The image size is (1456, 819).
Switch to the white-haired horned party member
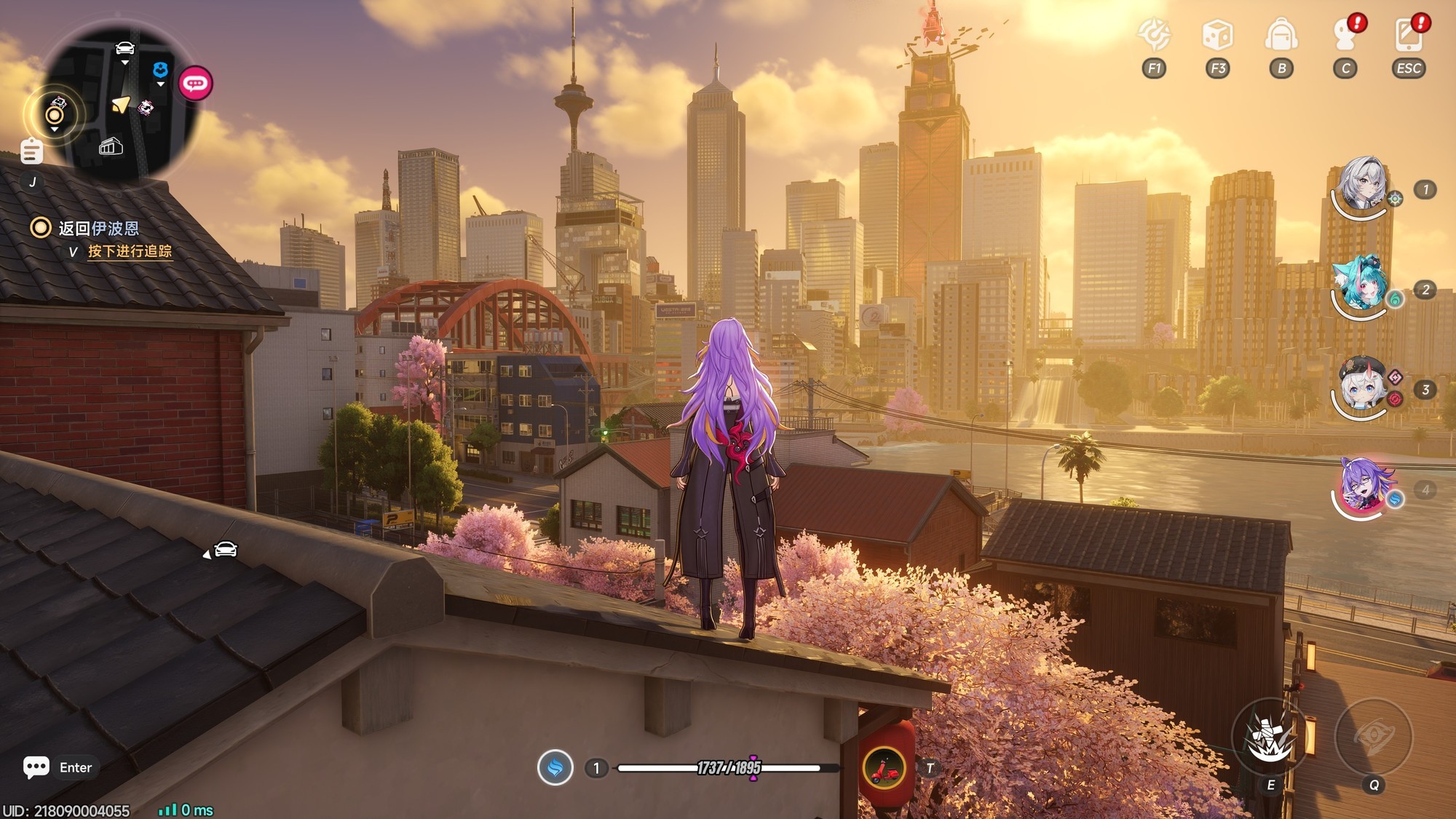tap(1361, 385)
